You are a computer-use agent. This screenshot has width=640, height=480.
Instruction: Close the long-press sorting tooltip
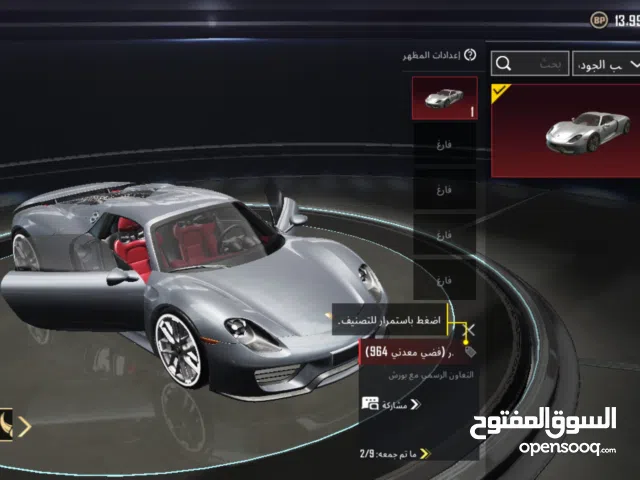point(472,328)
